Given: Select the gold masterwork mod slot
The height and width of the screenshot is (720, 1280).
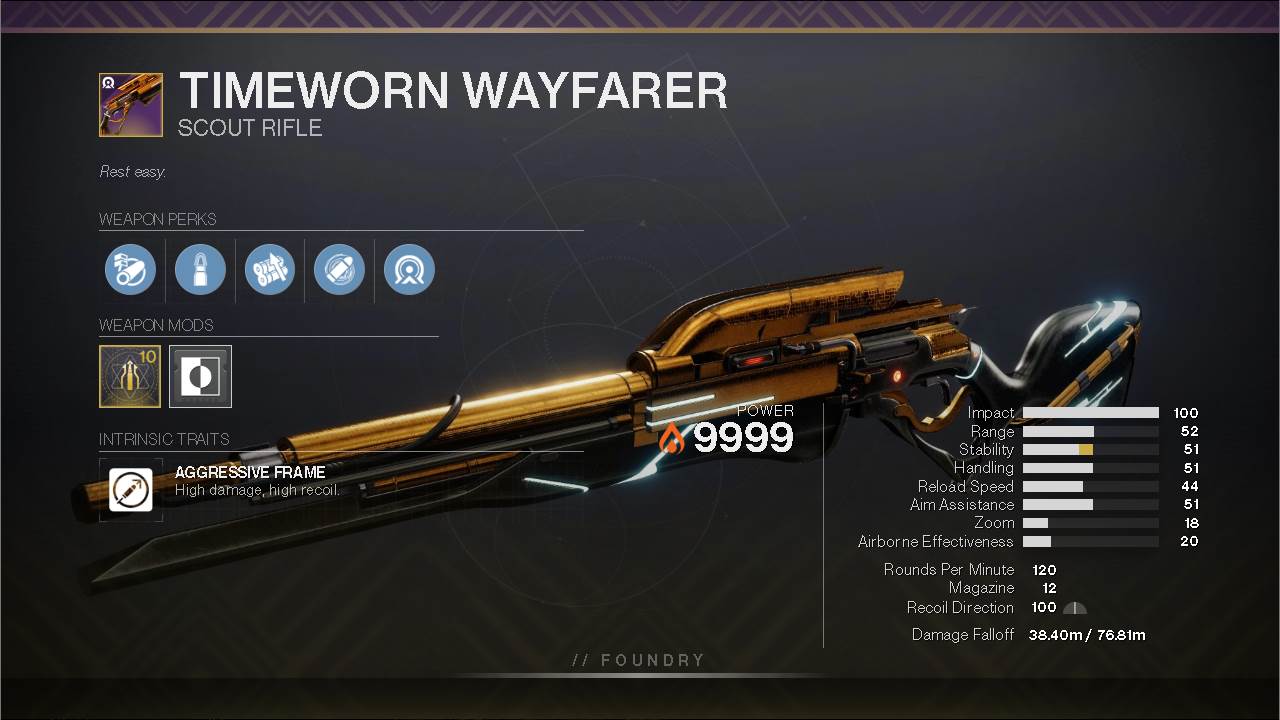Looking at the screenshot, I should tap(130, 376).
